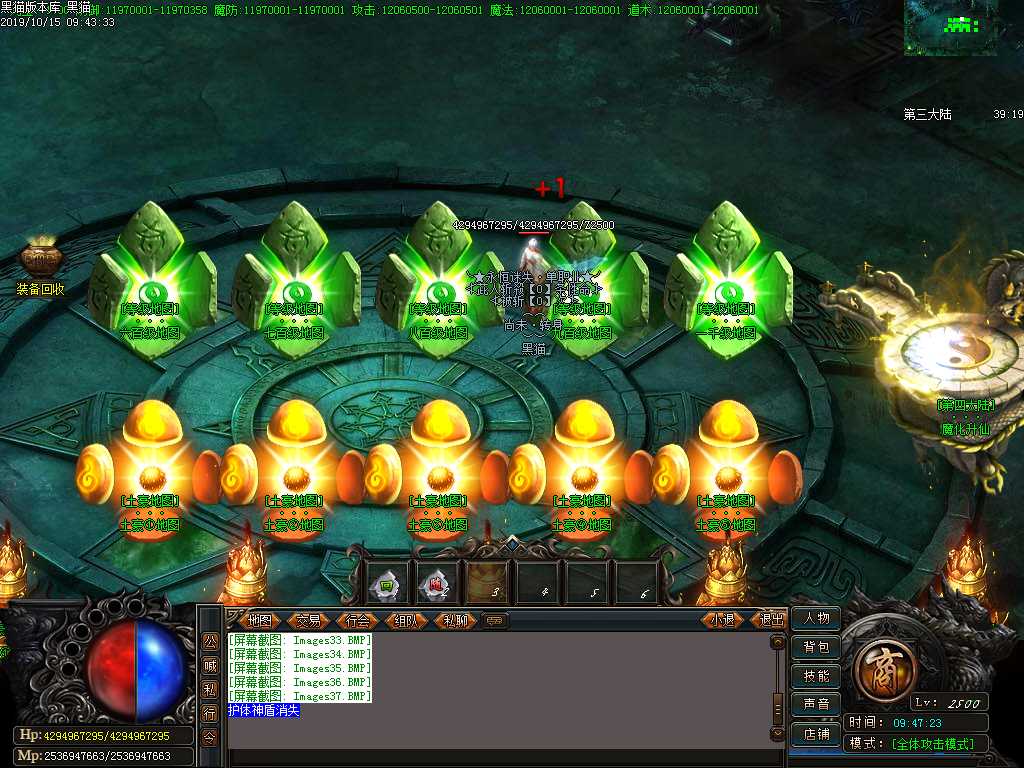
Task: Open the 技能 skills panel
Action: (816, 676)
